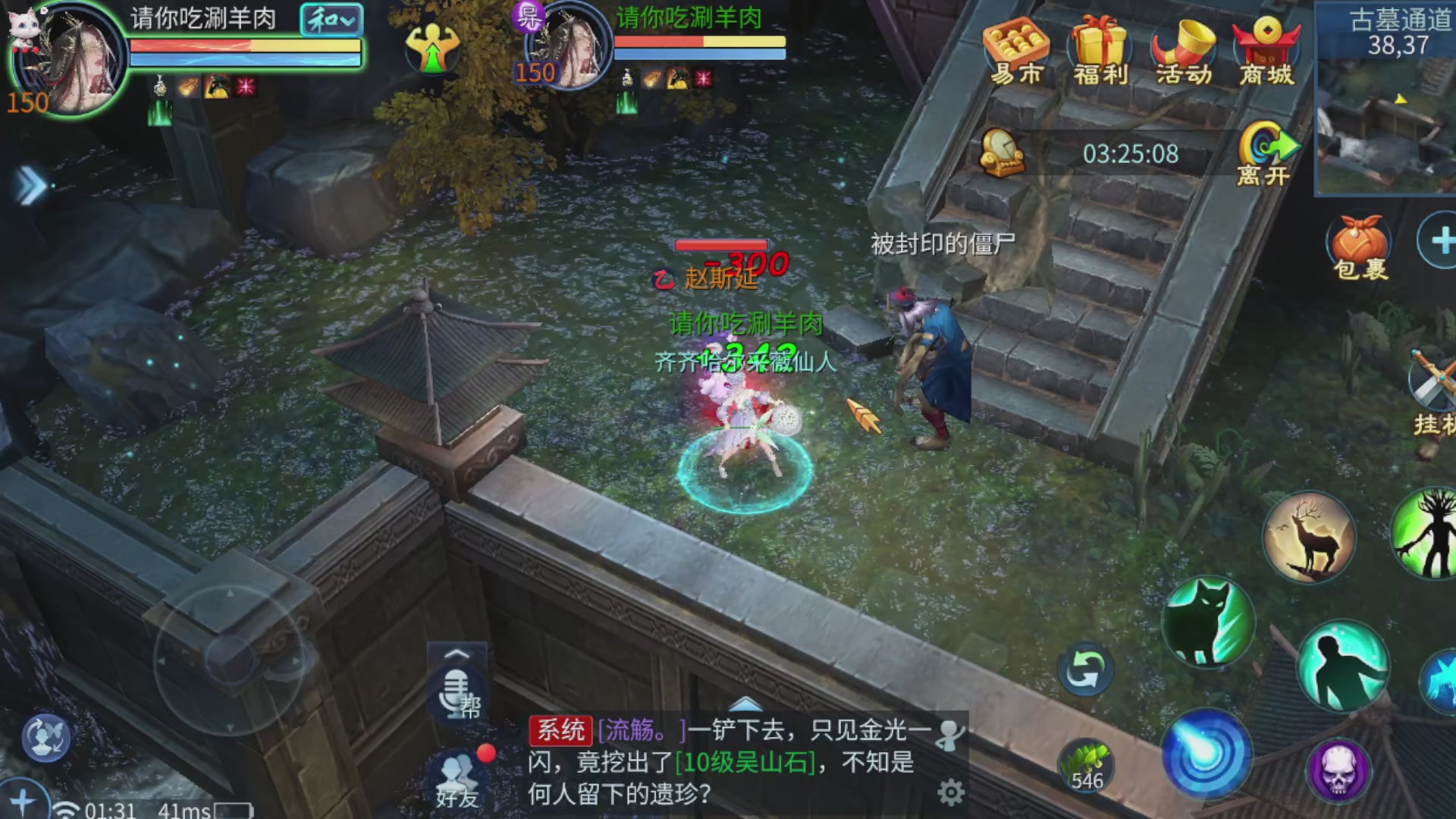Viewport: 1456px width, 819px height.
Task: Select the 系统 chat channel tab
Action: click(563, 730)
